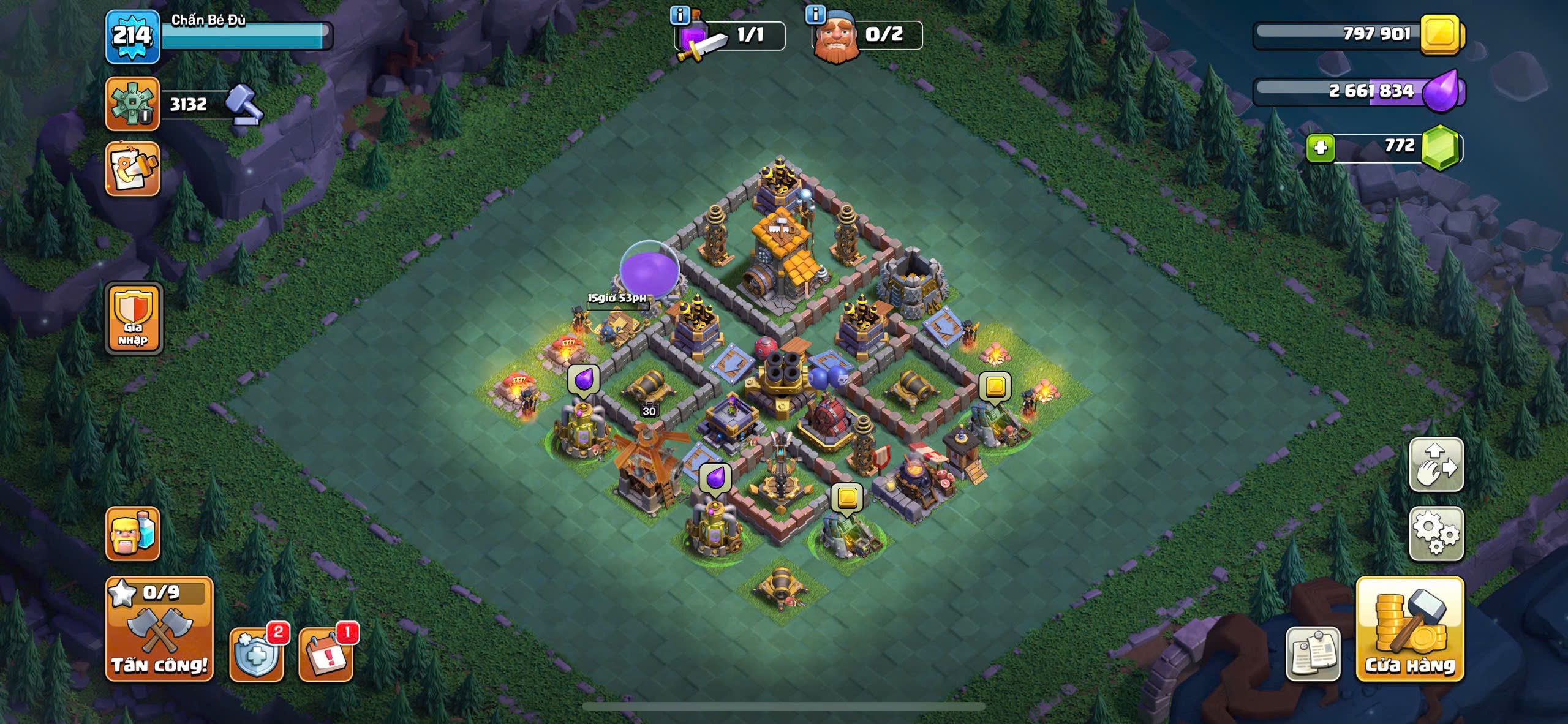Open the layout notes clipboard button
1568x724 pixels.
(x=1313, y=654)
